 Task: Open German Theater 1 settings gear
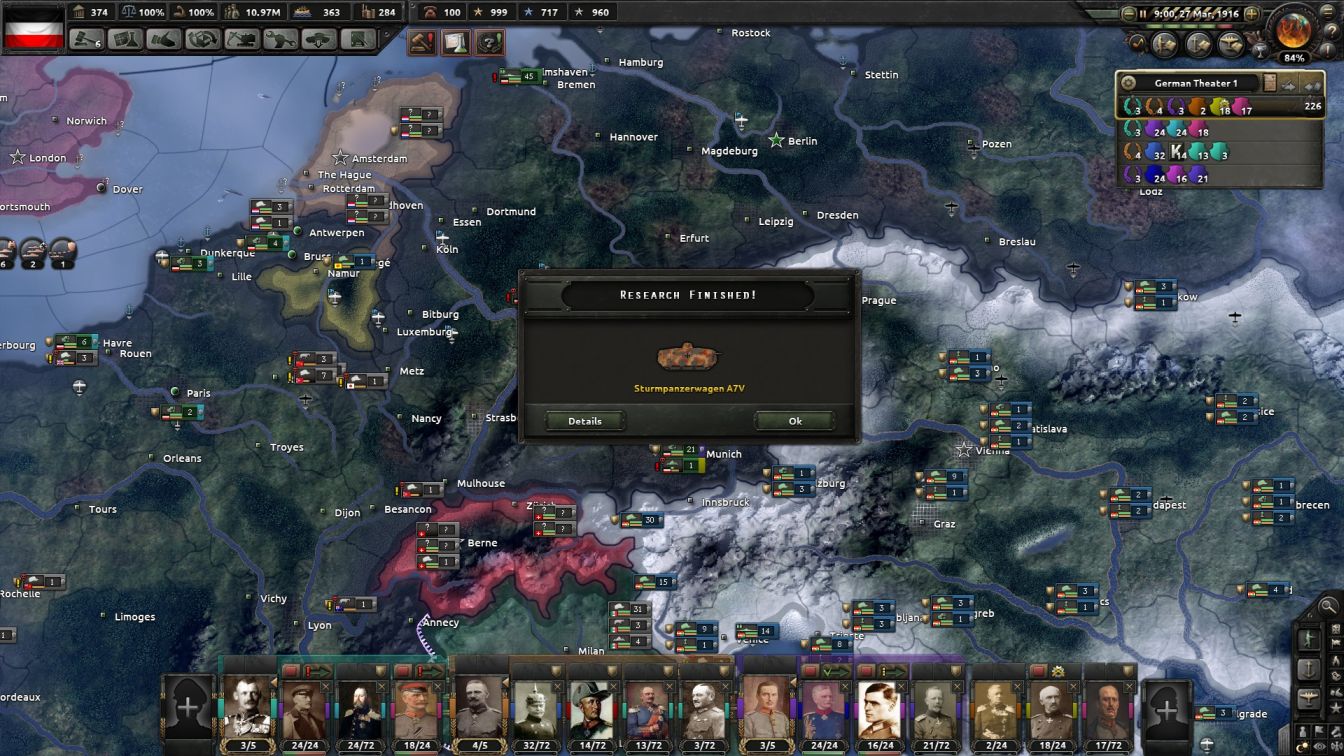pos(1129,82)
